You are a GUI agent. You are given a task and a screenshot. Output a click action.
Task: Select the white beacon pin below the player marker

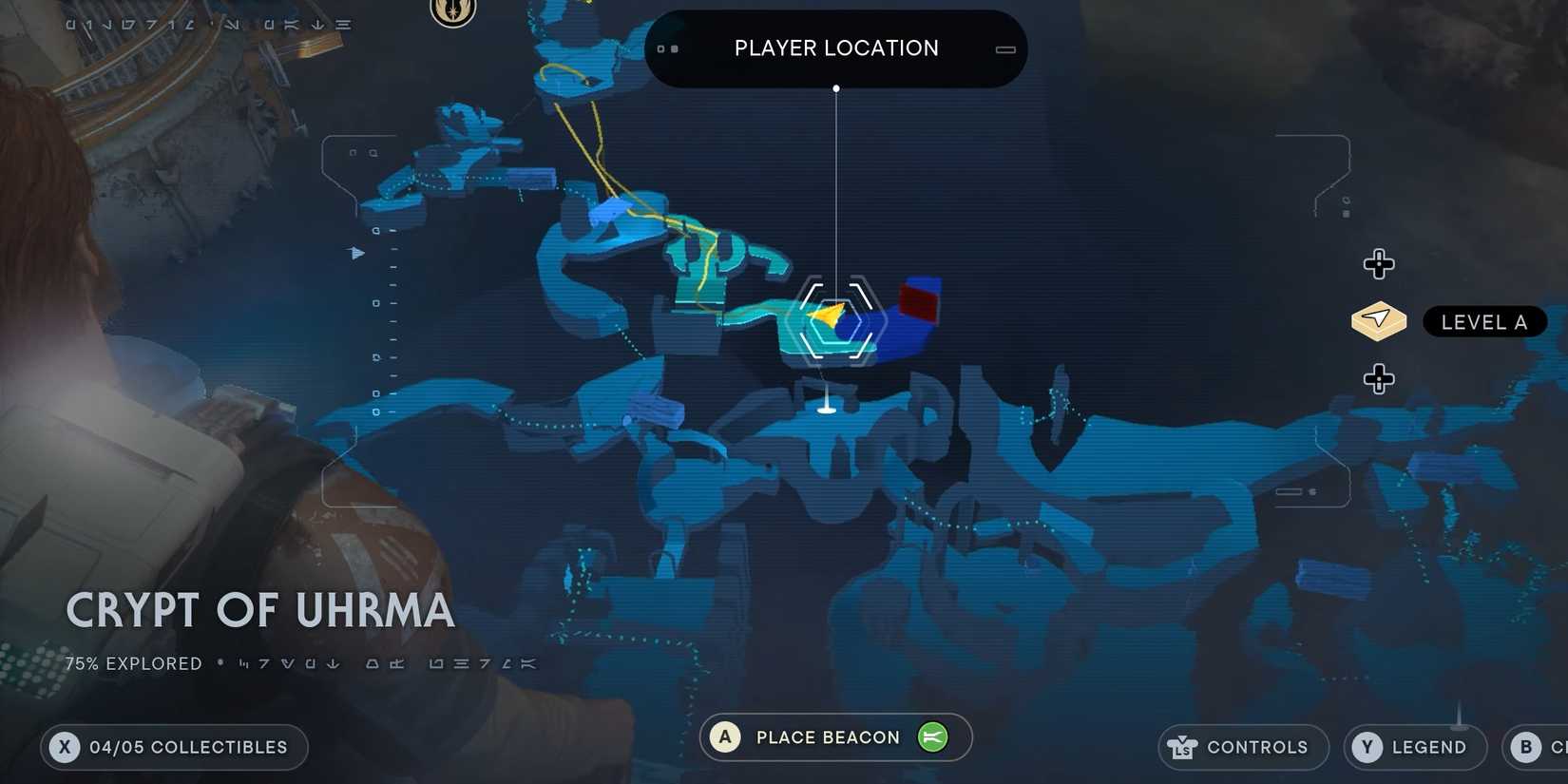(826, 407)
